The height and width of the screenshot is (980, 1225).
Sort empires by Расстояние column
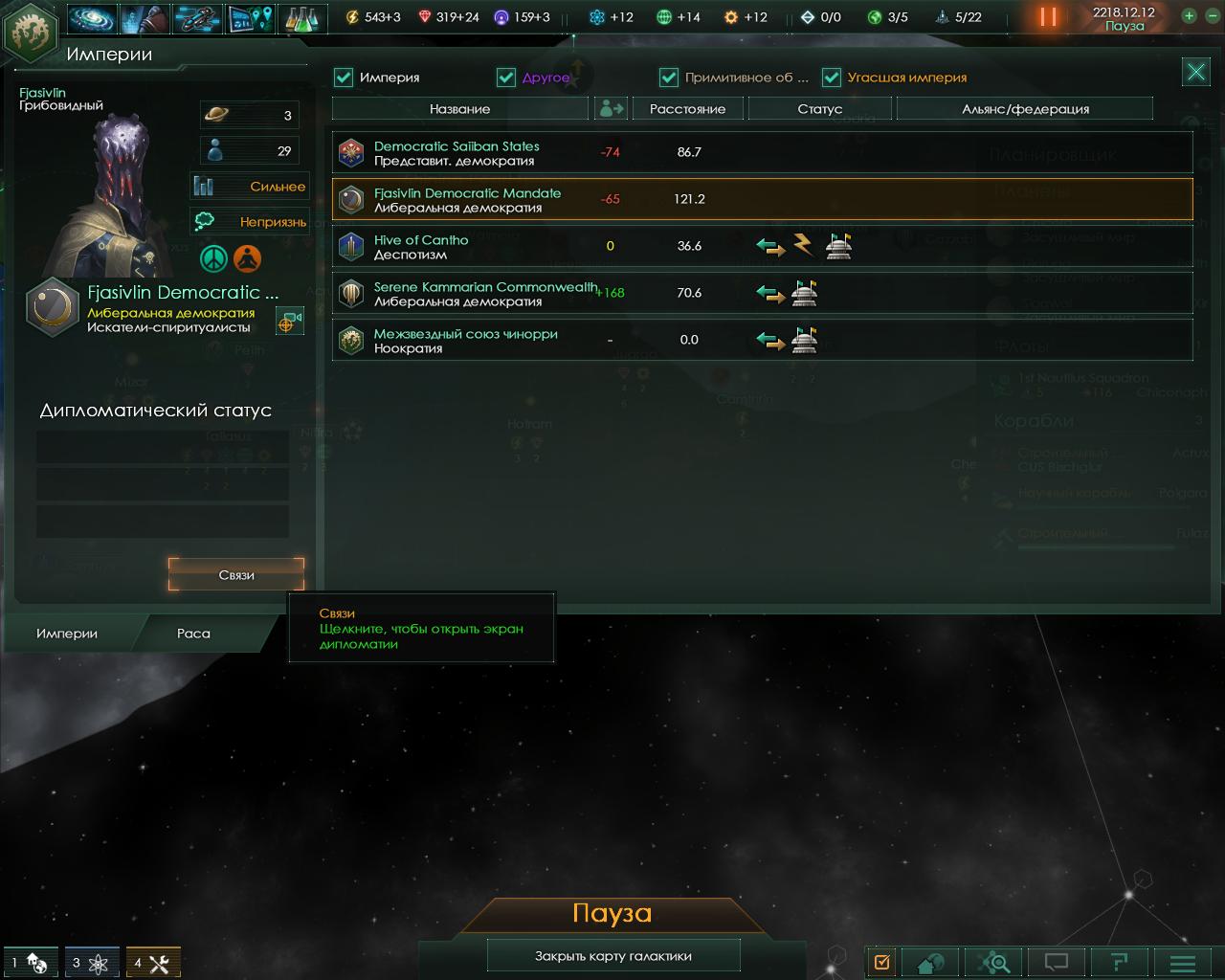tap(687, 109)
